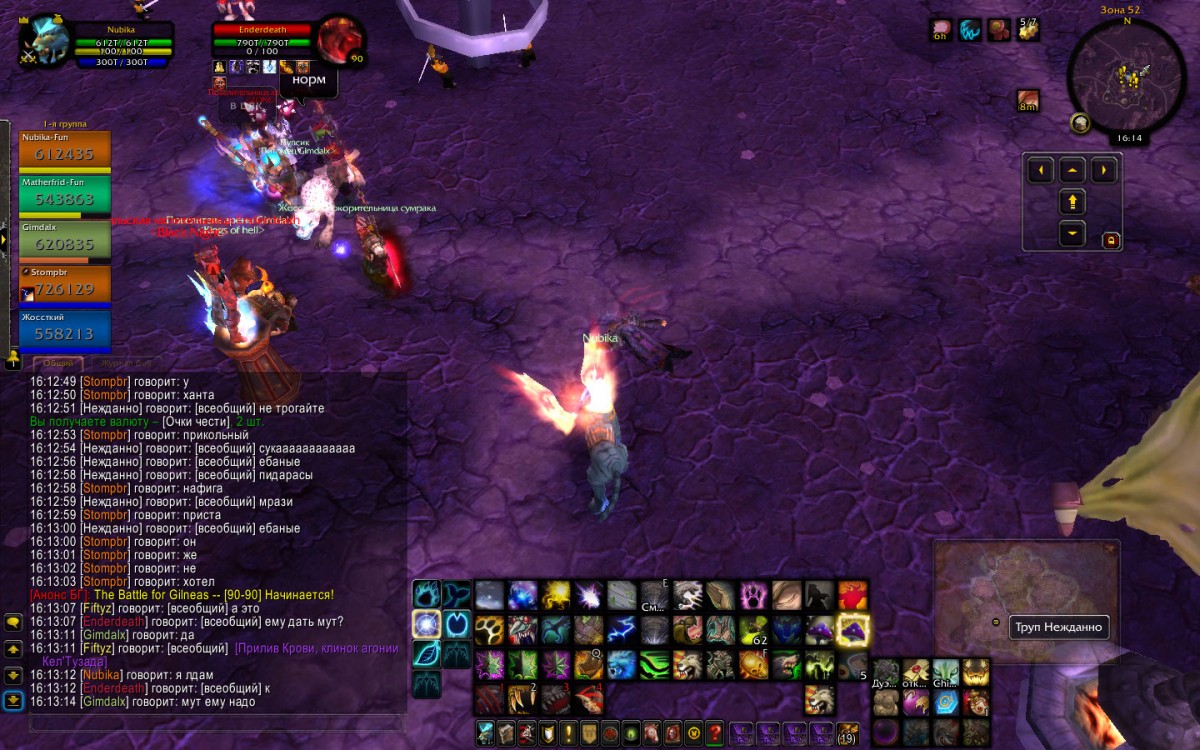This screenshot has height=750, width=1200.
Task: Click the Труп Нежданно corpse marker label
Action: pyautogui.click(x=1058, y=628)
